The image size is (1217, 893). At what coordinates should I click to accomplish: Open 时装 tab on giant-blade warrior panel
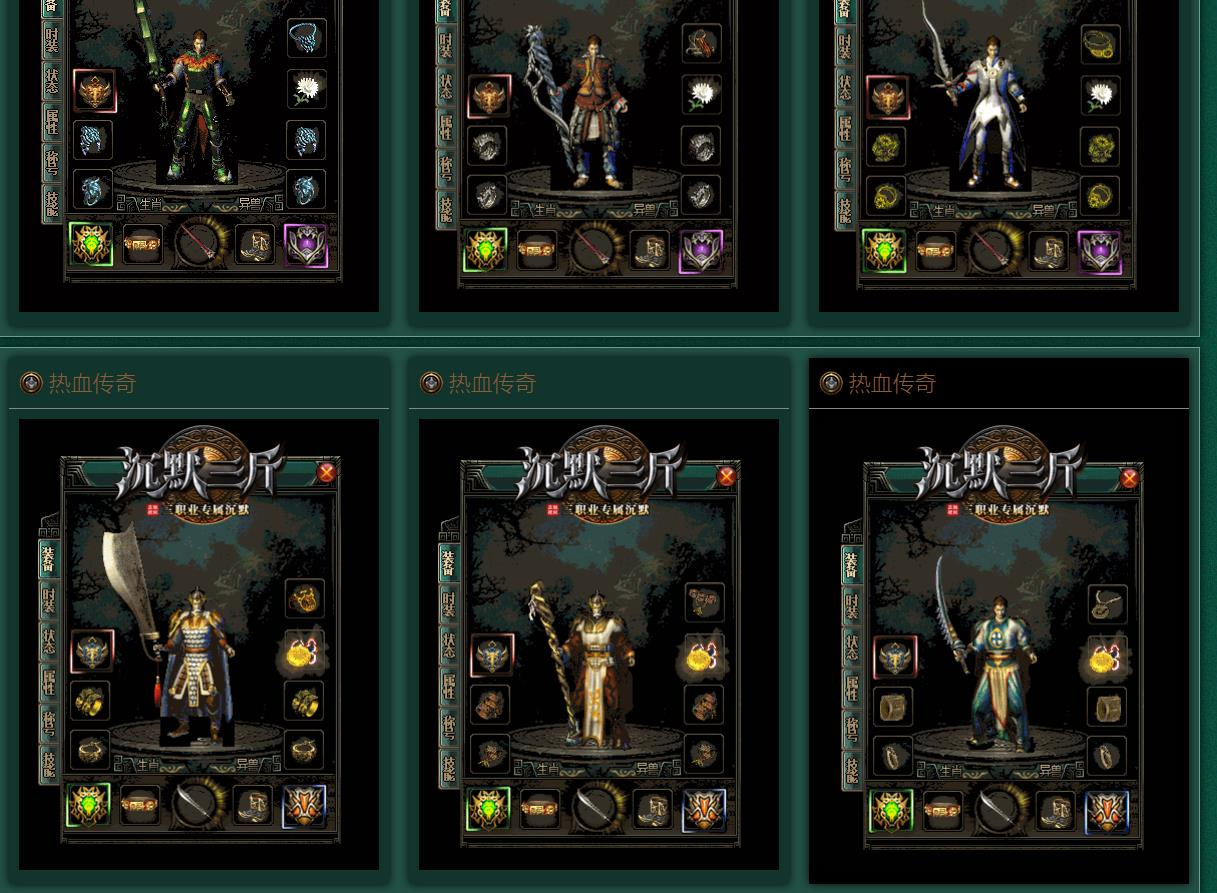click(x=49, y=601)
